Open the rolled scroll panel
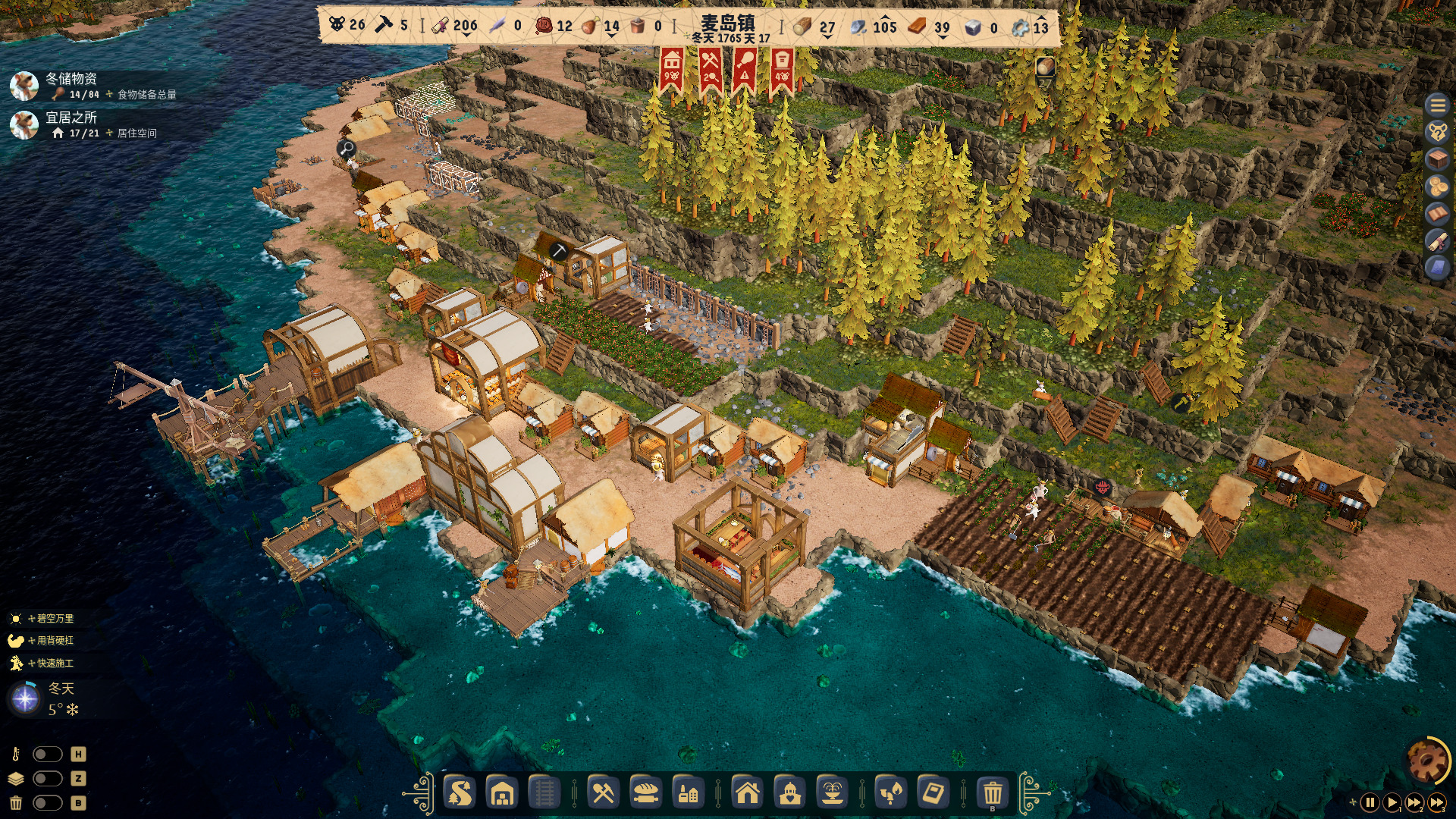This screenshot has width=1456, height=819. click(x=1437, y=241)
